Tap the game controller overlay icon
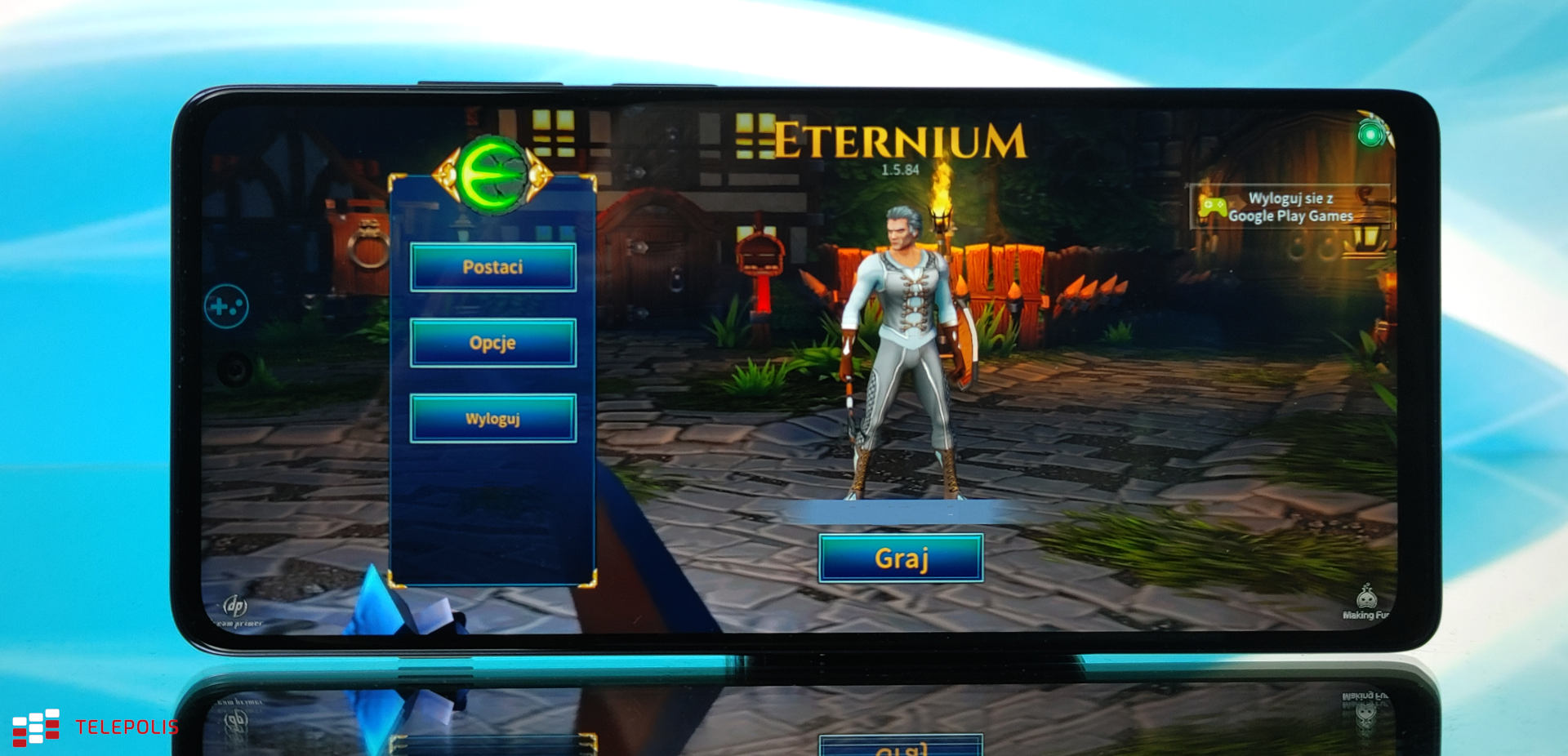Screen dimensions: 1568x756 click(226, 307)
